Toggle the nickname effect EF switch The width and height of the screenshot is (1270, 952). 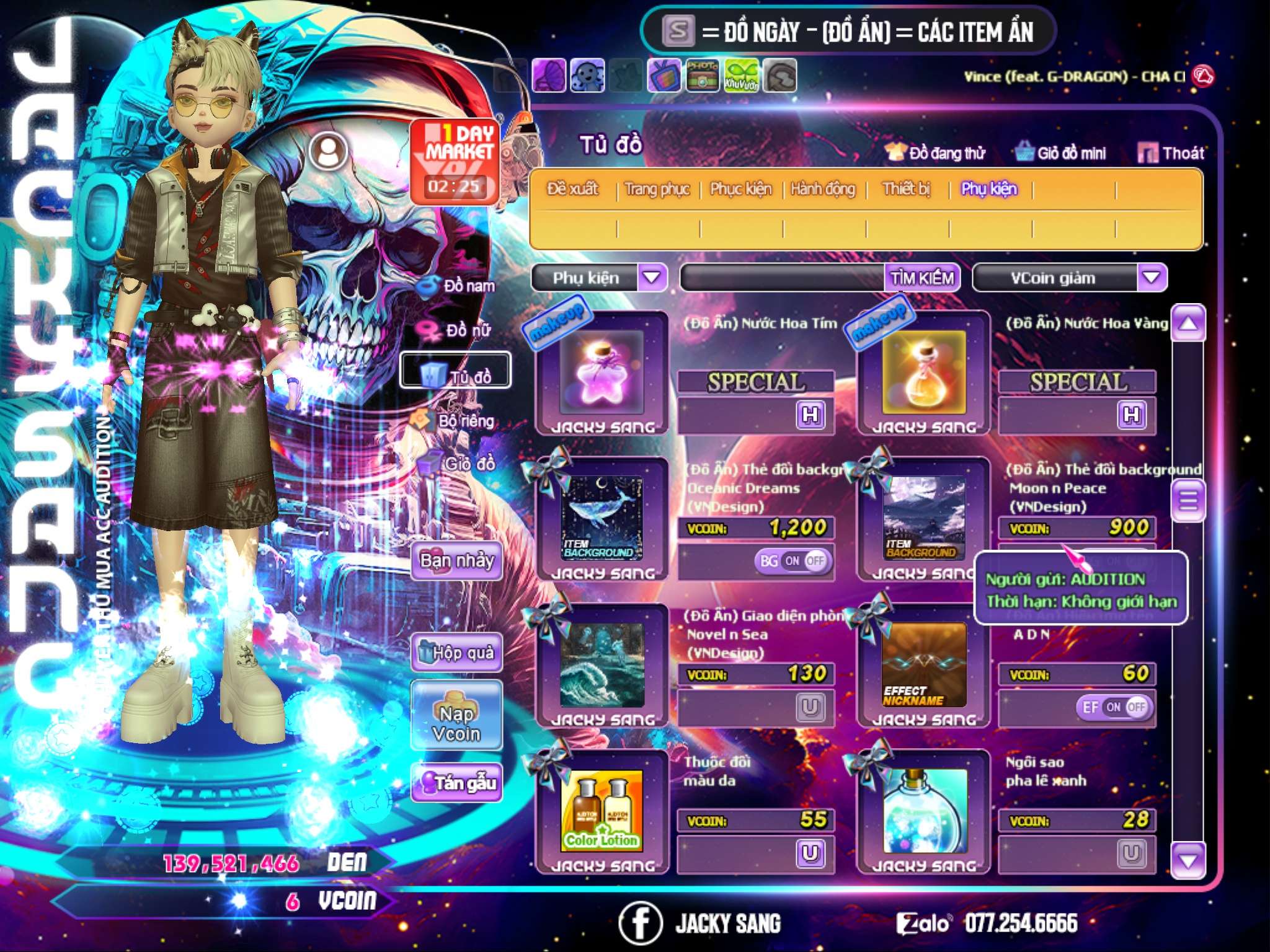(x=1115, y=707)
